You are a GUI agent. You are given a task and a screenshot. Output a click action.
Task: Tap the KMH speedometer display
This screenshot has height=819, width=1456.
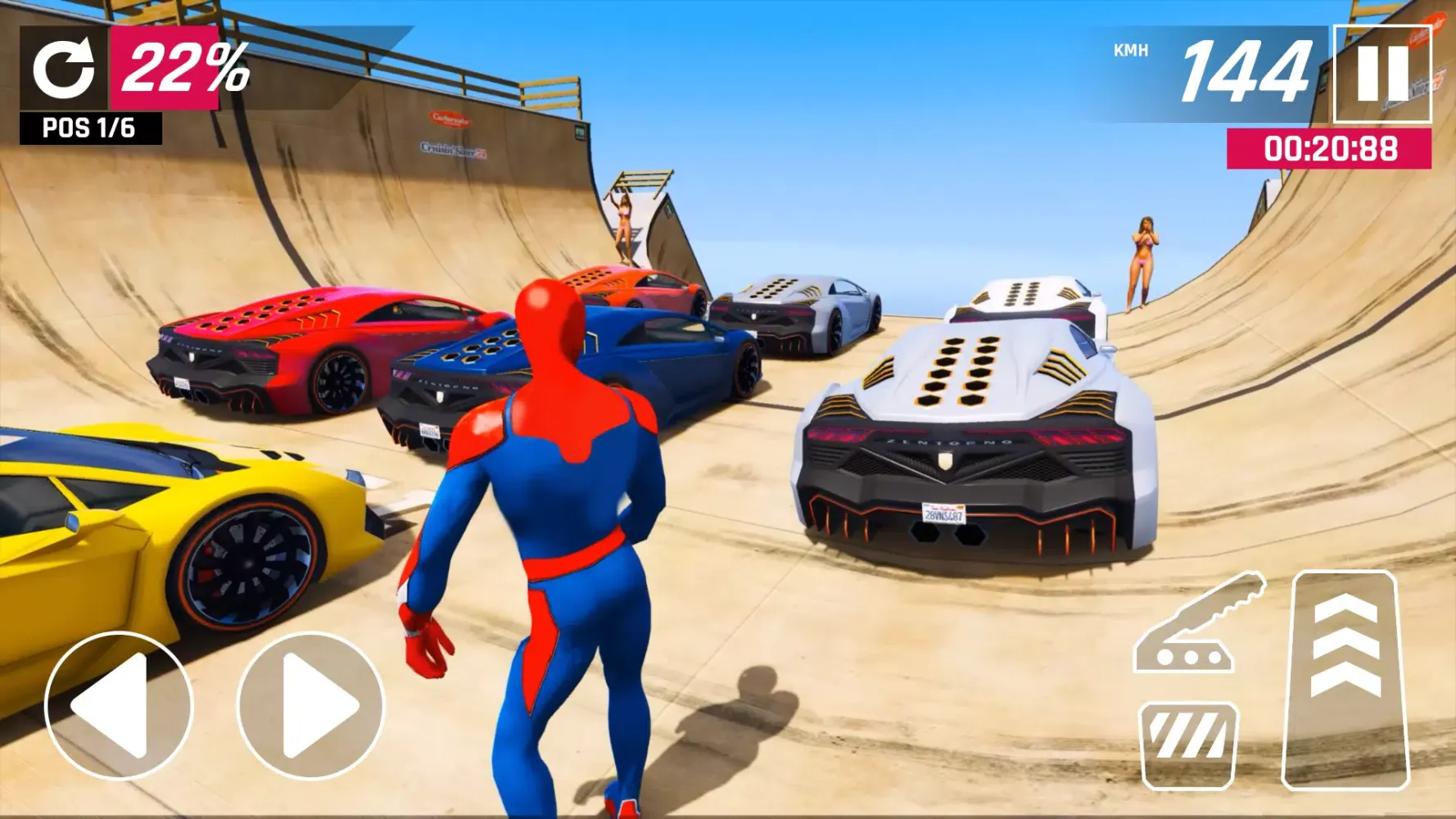point(1130,49)
